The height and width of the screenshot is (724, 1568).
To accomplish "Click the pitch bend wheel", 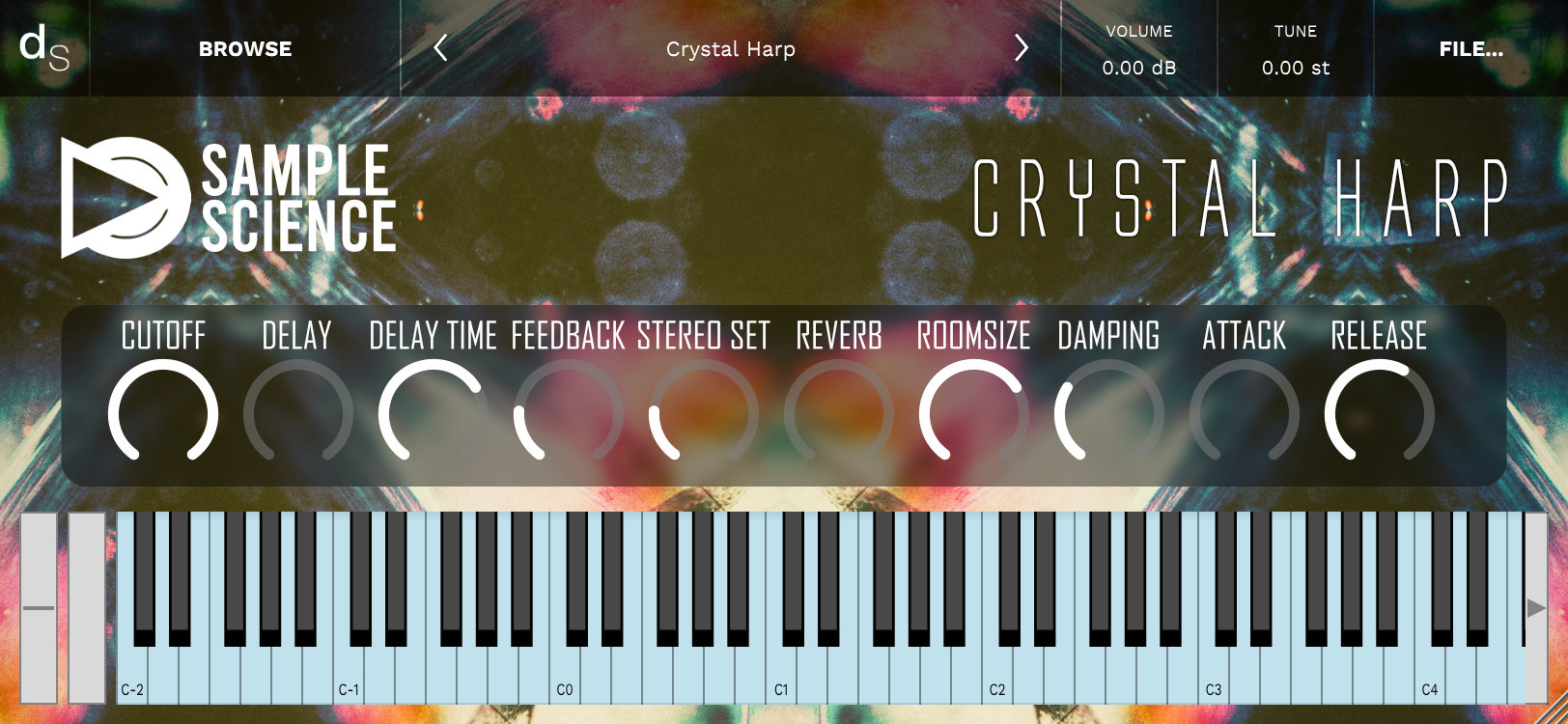I will (x=40, y=608).
